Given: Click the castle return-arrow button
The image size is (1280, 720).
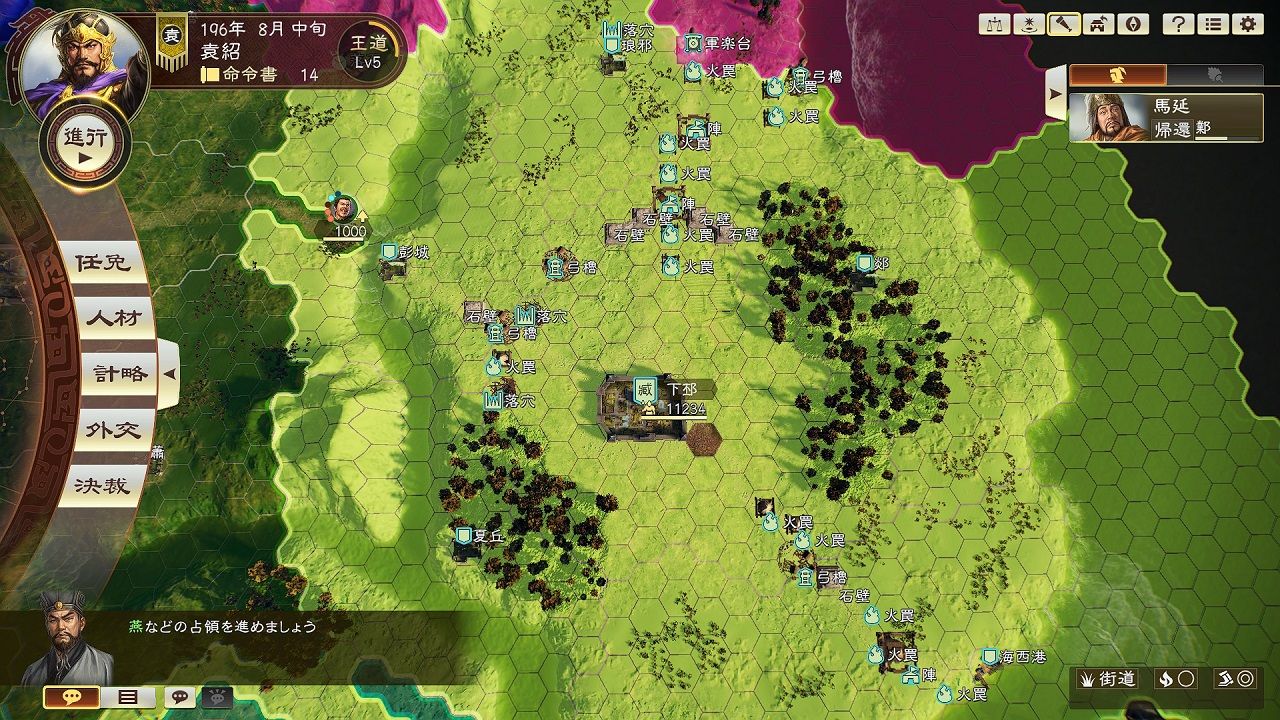Looking at the screenshot, I should point(1097,24).
